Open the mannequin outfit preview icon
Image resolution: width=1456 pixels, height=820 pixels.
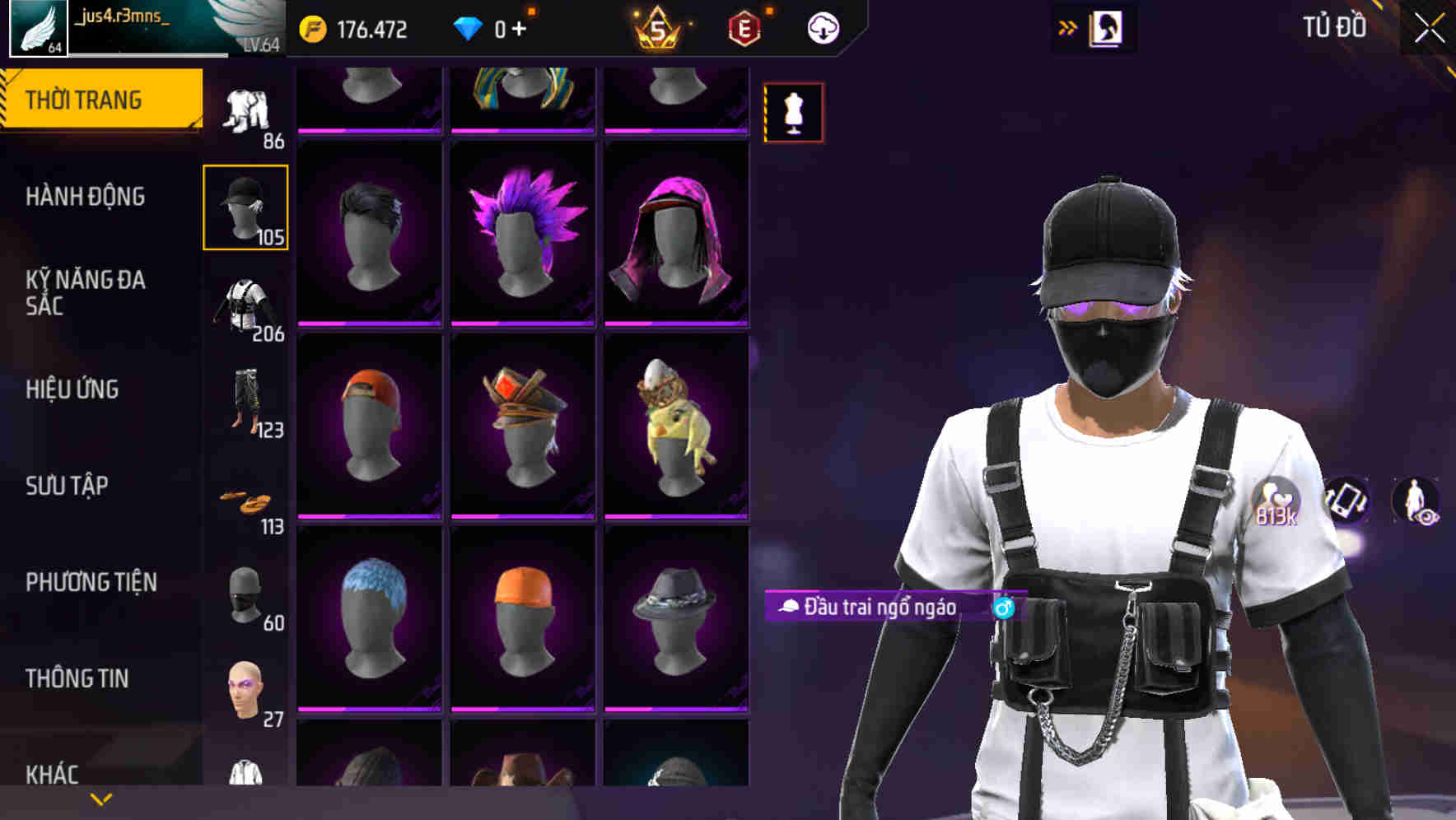793,113
